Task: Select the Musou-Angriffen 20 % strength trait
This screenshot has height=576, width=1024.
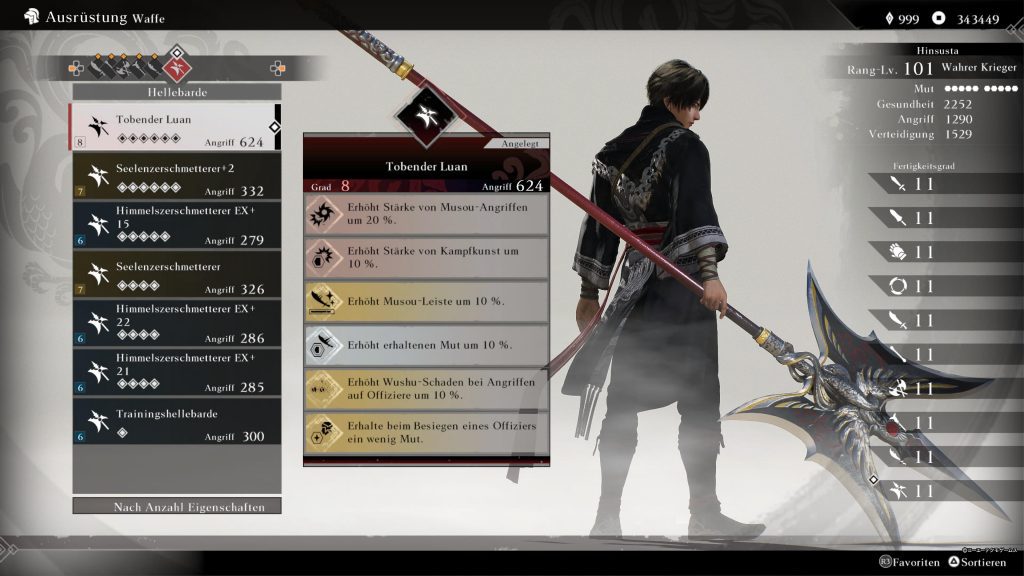Action: (426, 214)
